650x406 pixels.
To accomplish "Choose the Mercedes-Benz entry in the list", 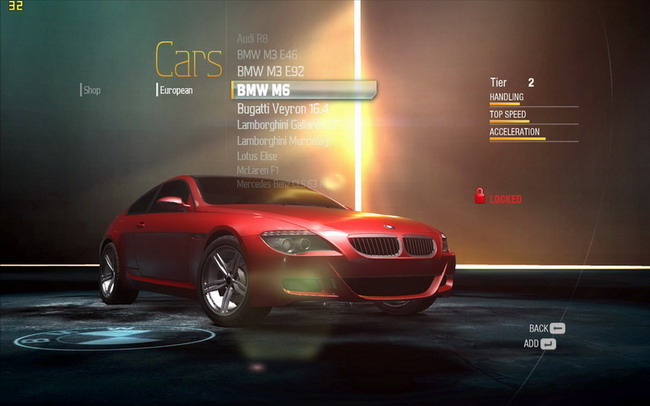I will [x=278, y=183].
